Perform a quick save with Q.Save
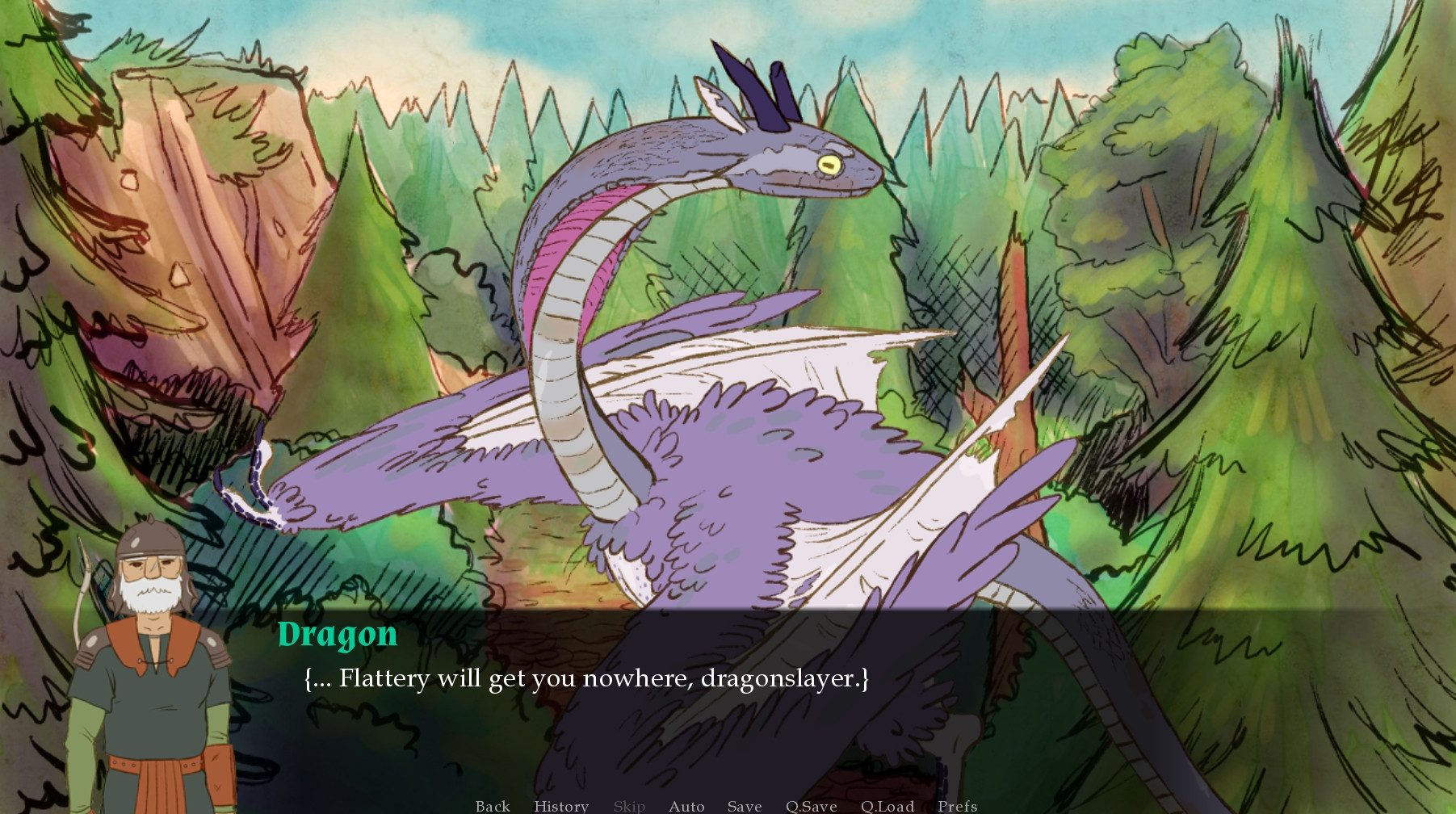Image resolution: width=1456 pixels, height=814 pixels. tap(812, 805)
